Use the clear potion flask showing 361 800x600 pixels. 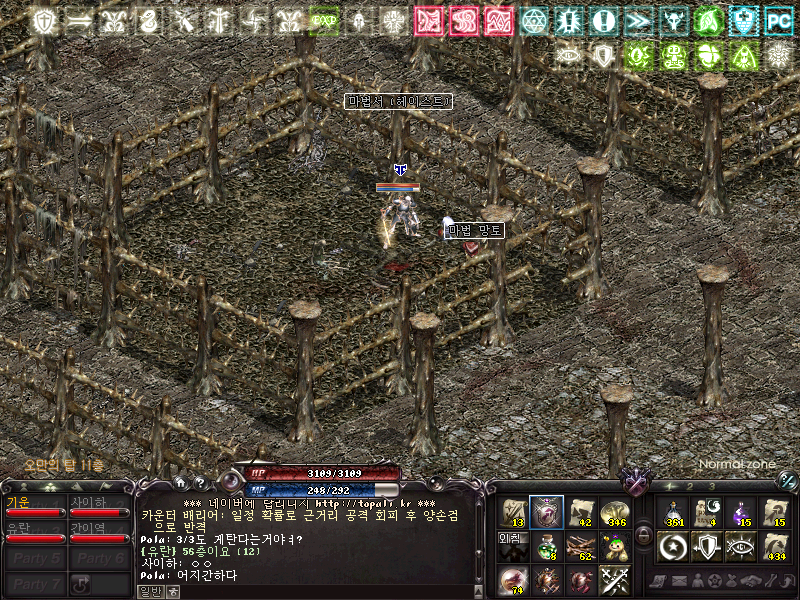(x=672, y=512)
